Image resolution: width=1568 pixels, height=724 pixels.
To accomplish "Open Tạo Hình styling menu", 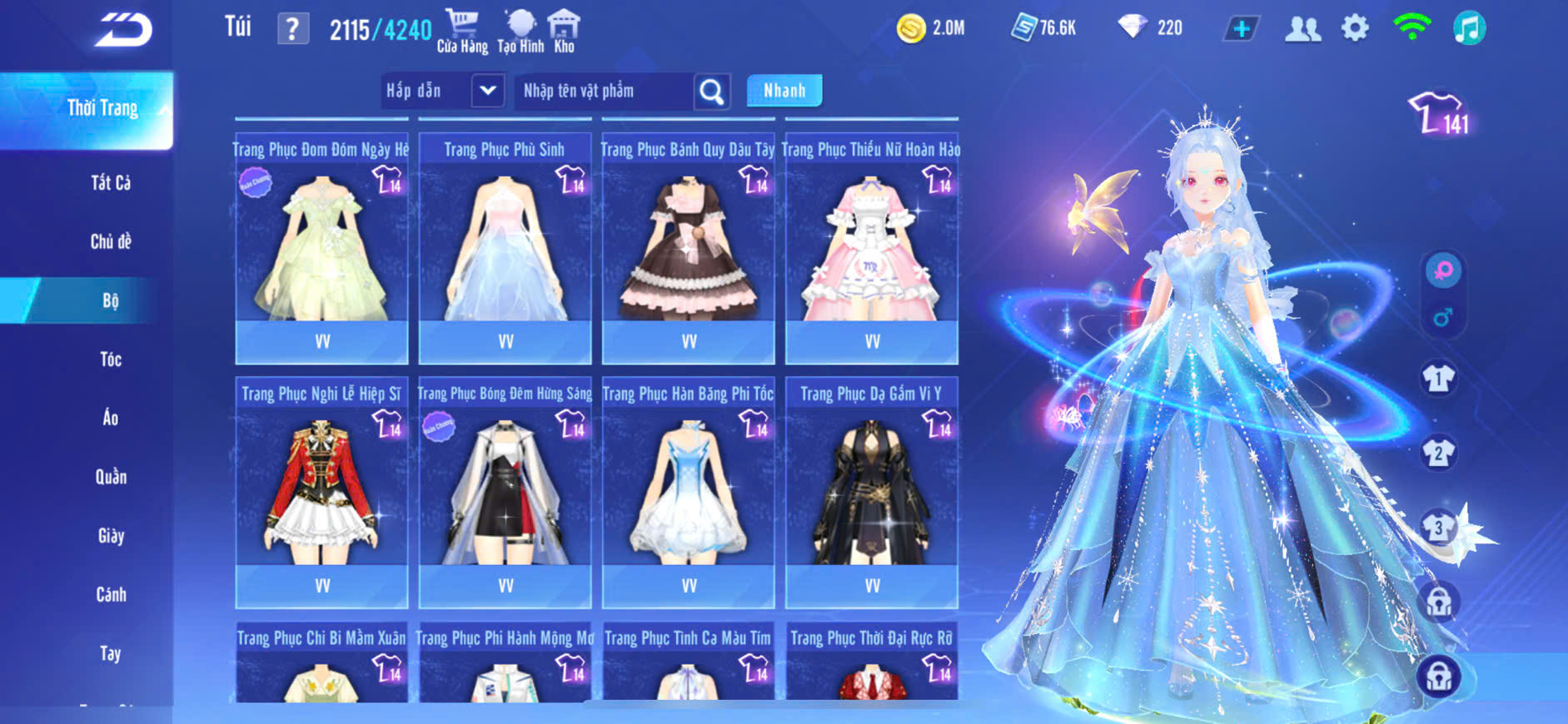I will pos(520,31).
